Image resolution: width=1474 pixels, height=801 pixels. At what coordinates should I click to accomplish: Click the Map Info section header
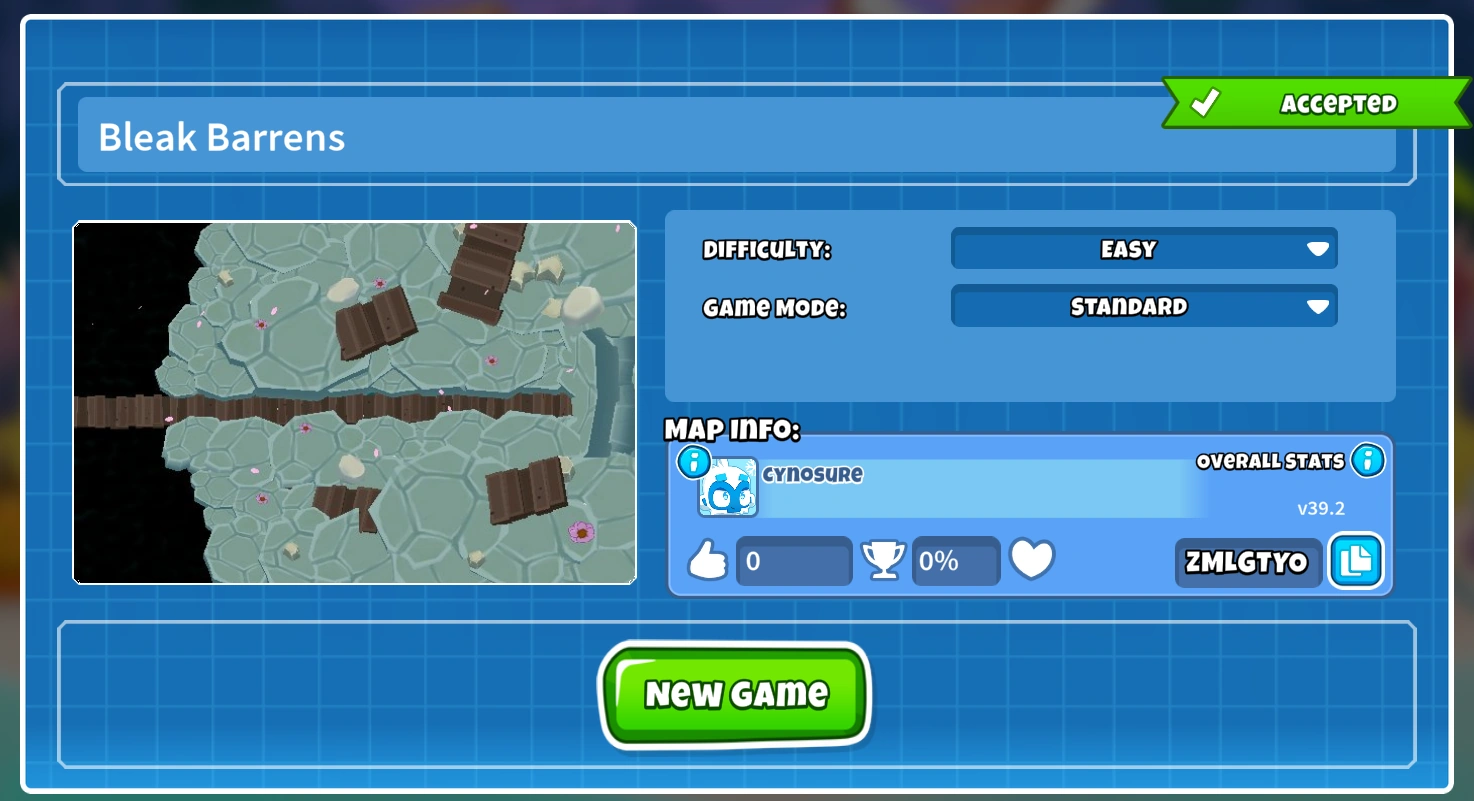731,430
